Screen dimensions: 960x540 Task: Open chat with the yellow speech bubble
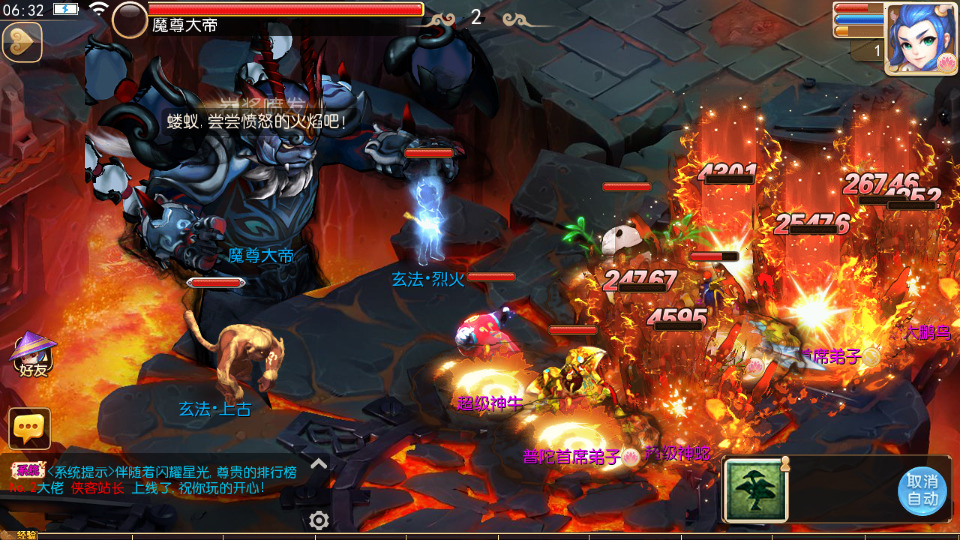click(x=29, y=427)
